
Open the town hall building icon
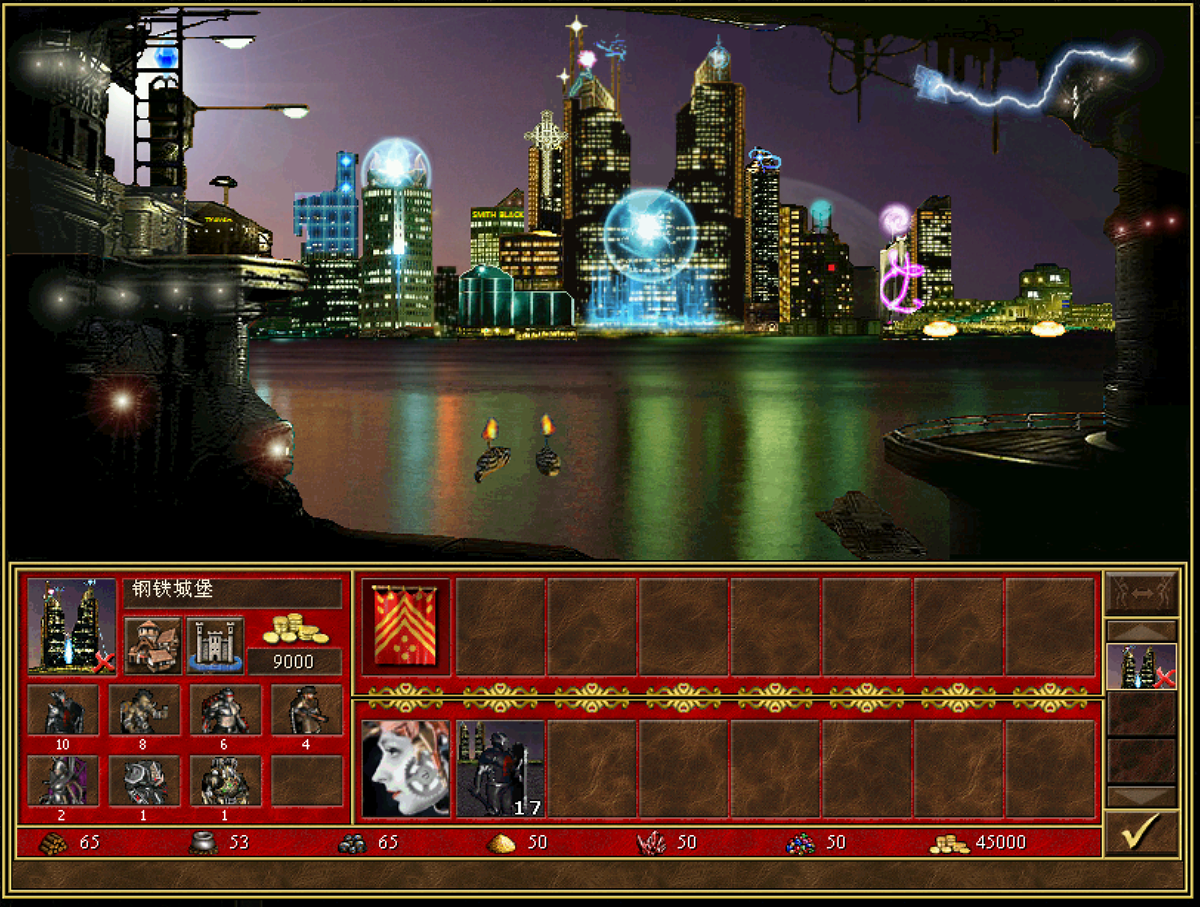pos(153,645)
